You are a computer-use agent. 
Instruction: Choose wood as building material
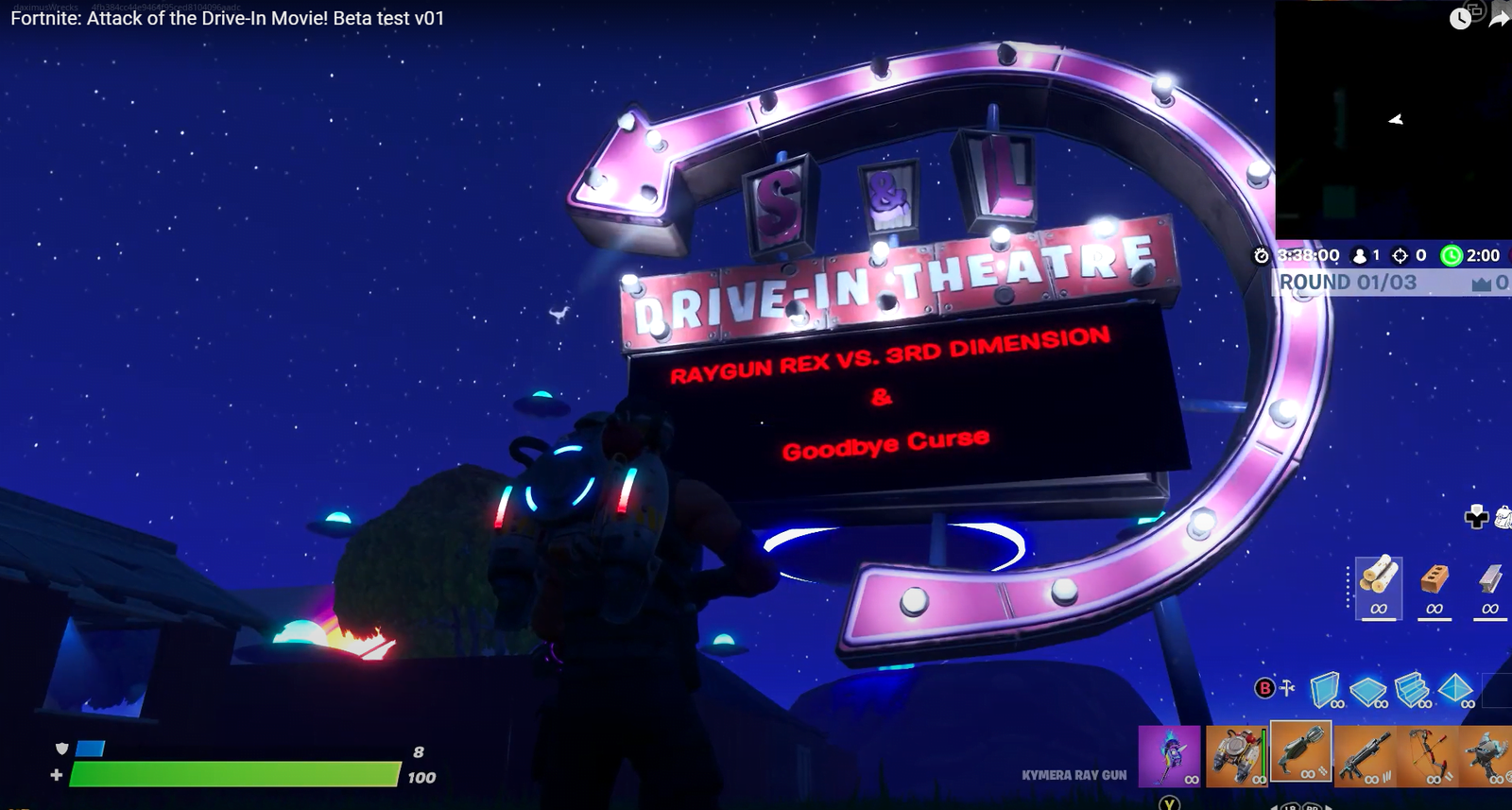tap(1378, 577)
